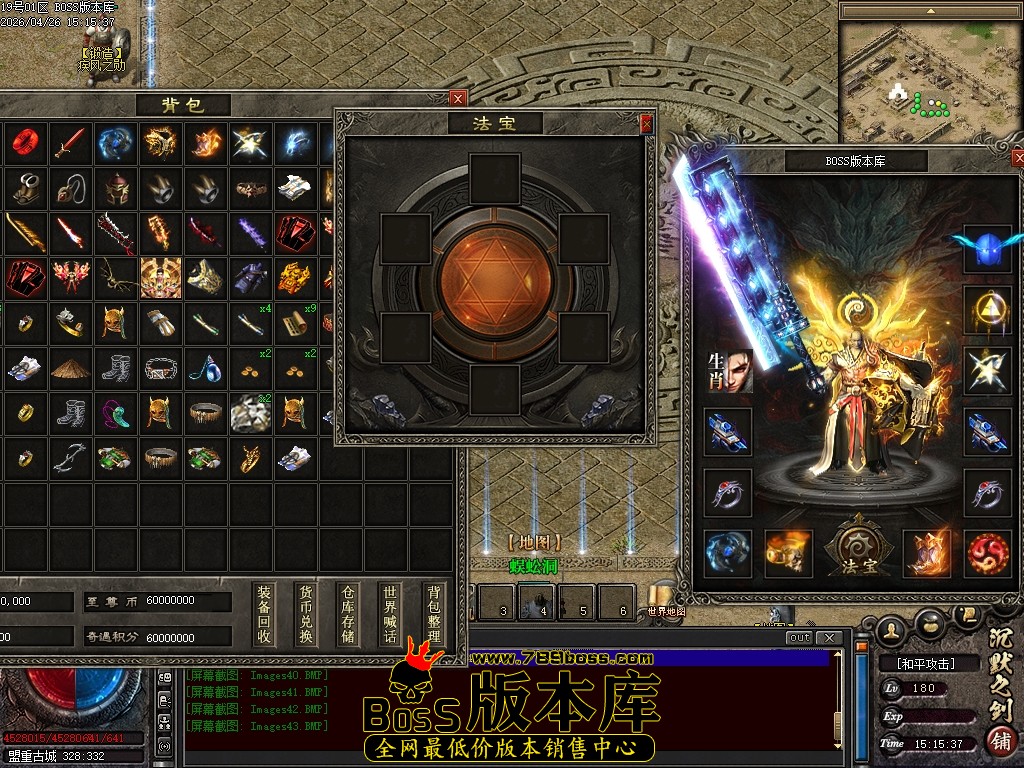Toggle the 和平攻击 attack mode
Image resolution: width=1024 pixels, height=768 pixels.
[917, 663]
